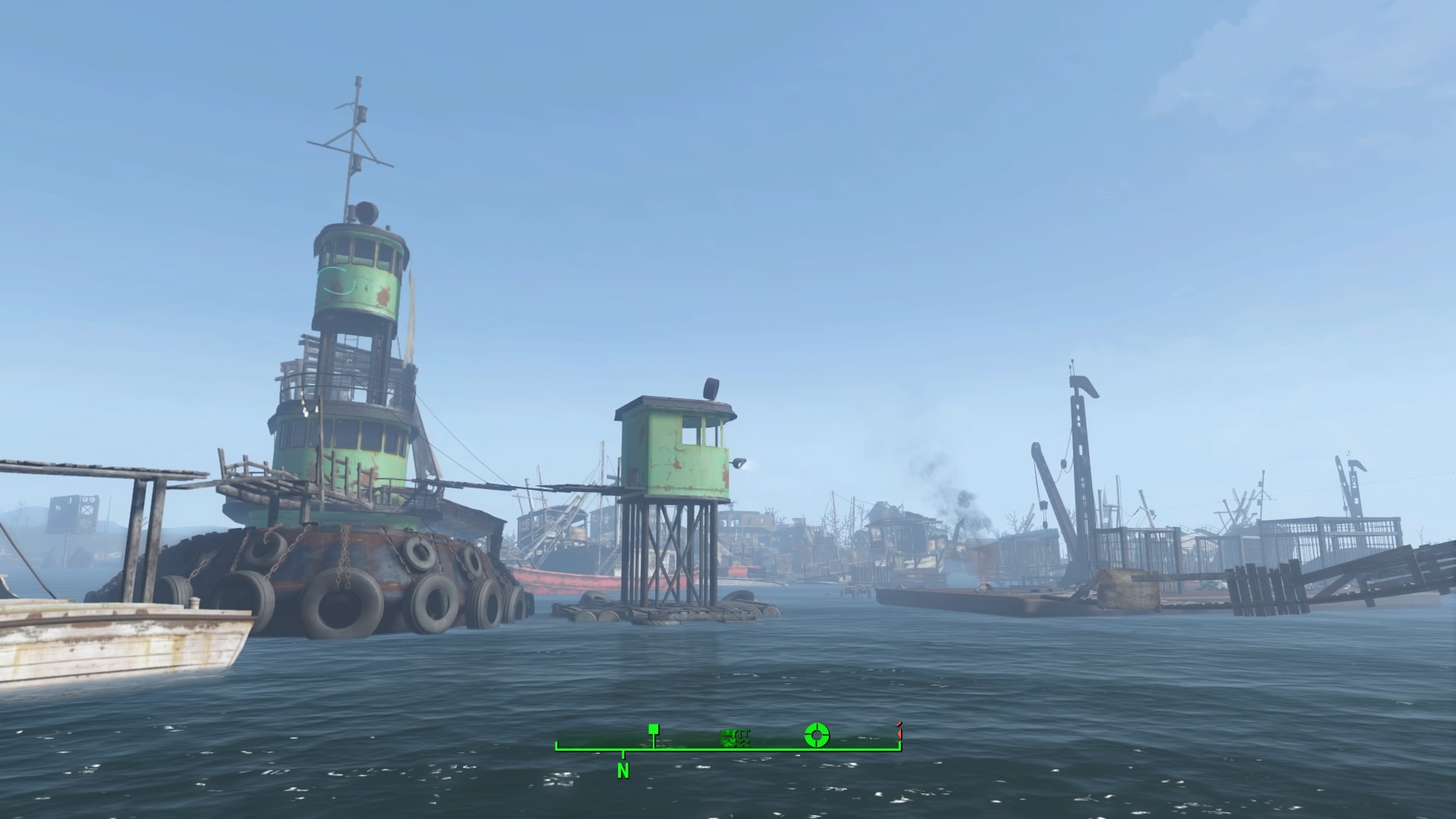
Task: Click the life-ring location marker on the compass
Action: tap(816, 734)
